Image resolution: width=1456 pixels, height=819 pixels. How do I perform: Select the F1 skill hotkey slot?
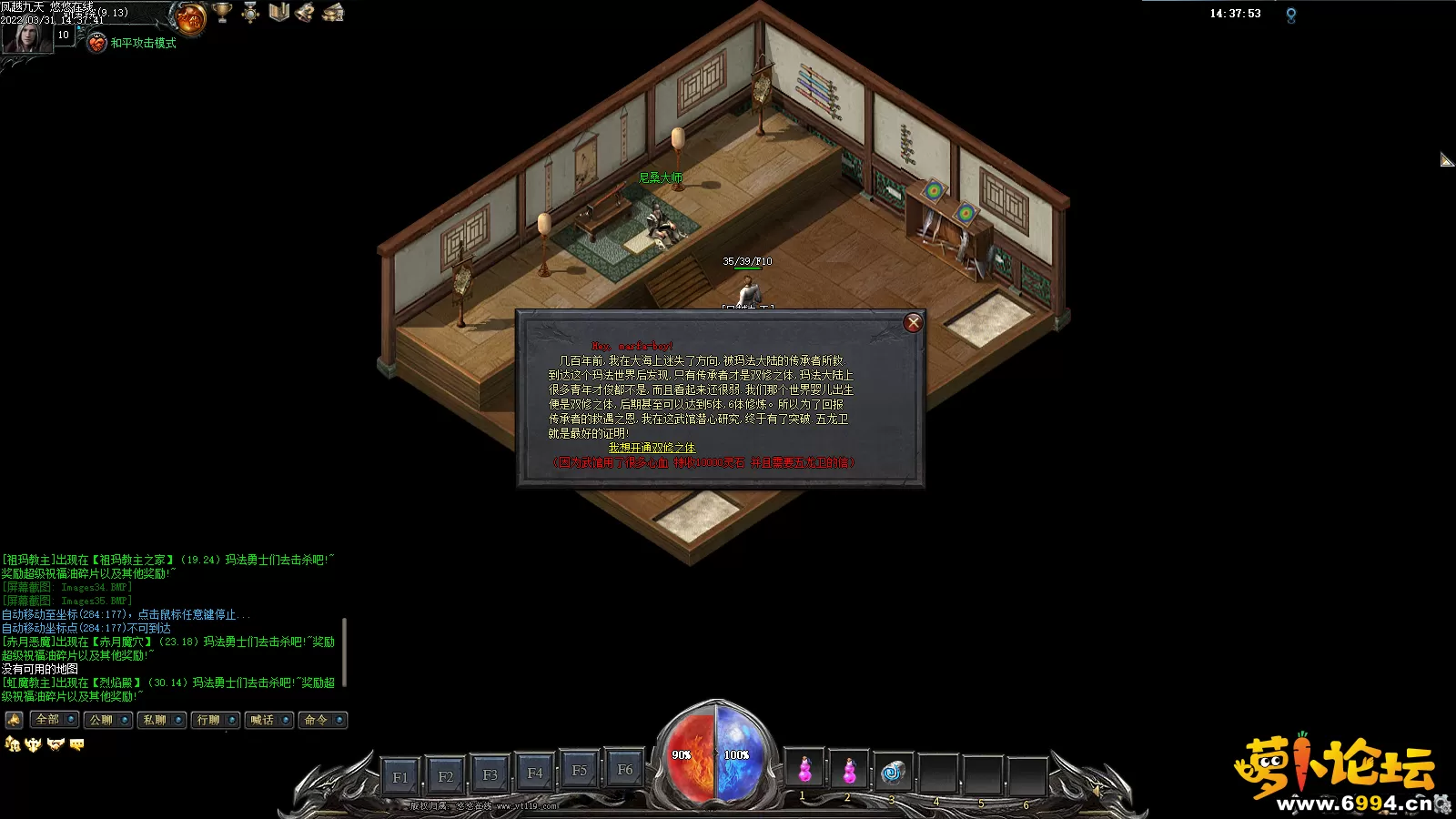click(x=400, y=777)
